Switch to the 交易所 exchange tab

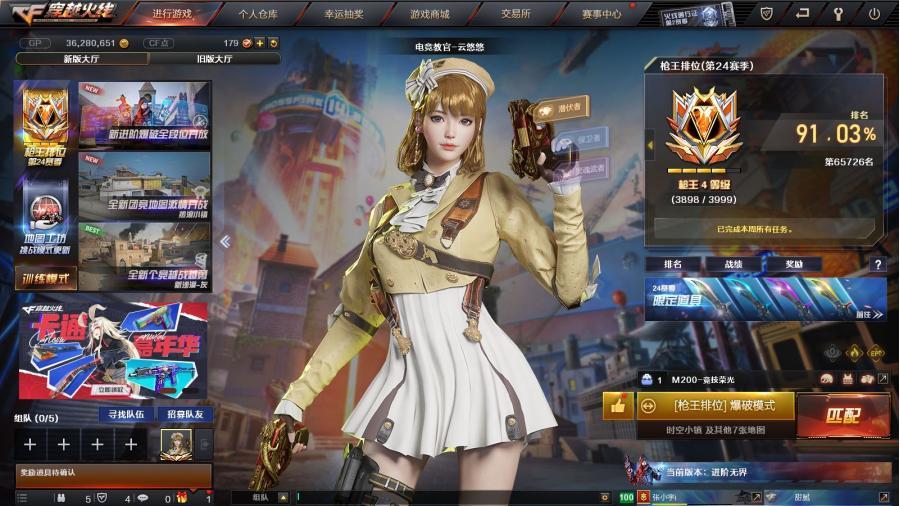pos(516,14)
